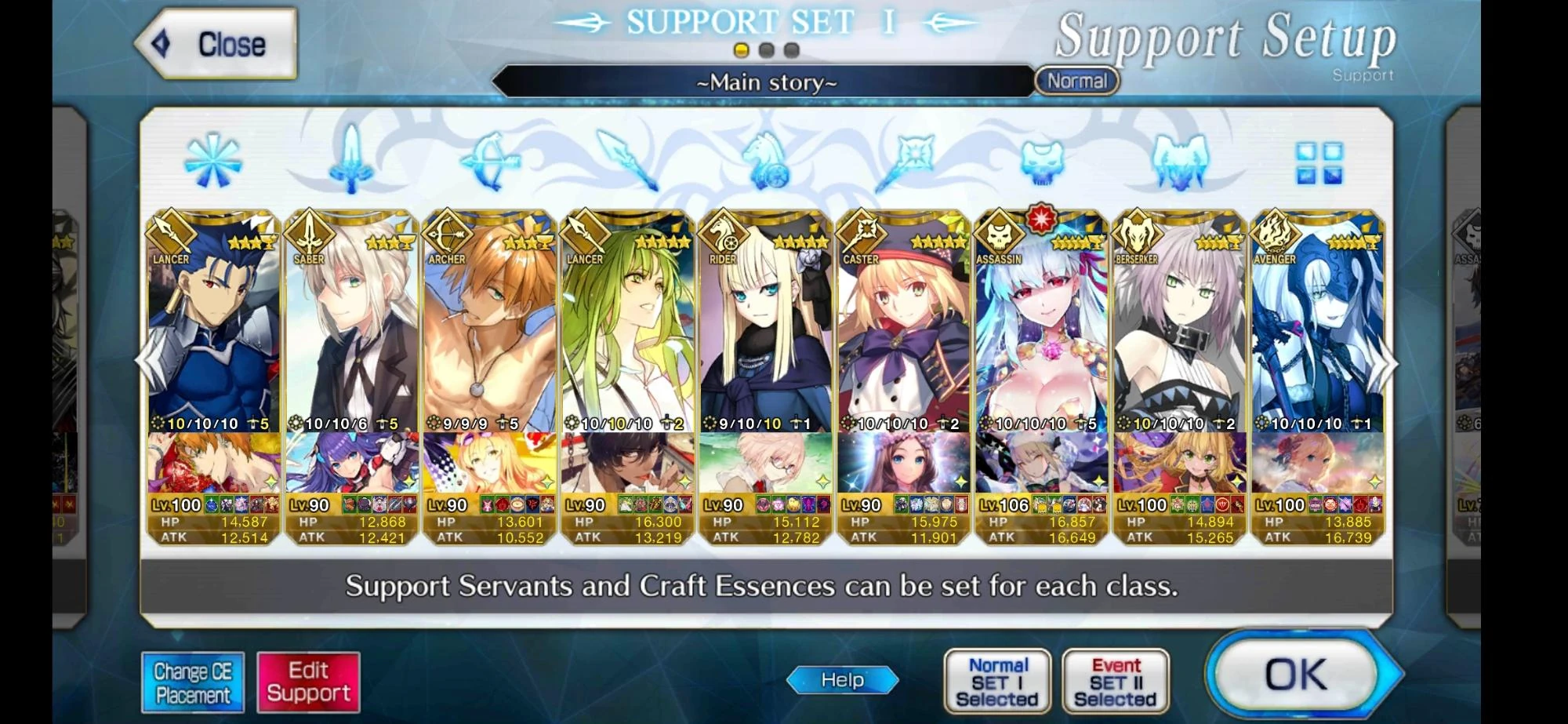Screen dimensions: 1568x724
Task: Switch to Normal SET I
Action: coord(997,680)
